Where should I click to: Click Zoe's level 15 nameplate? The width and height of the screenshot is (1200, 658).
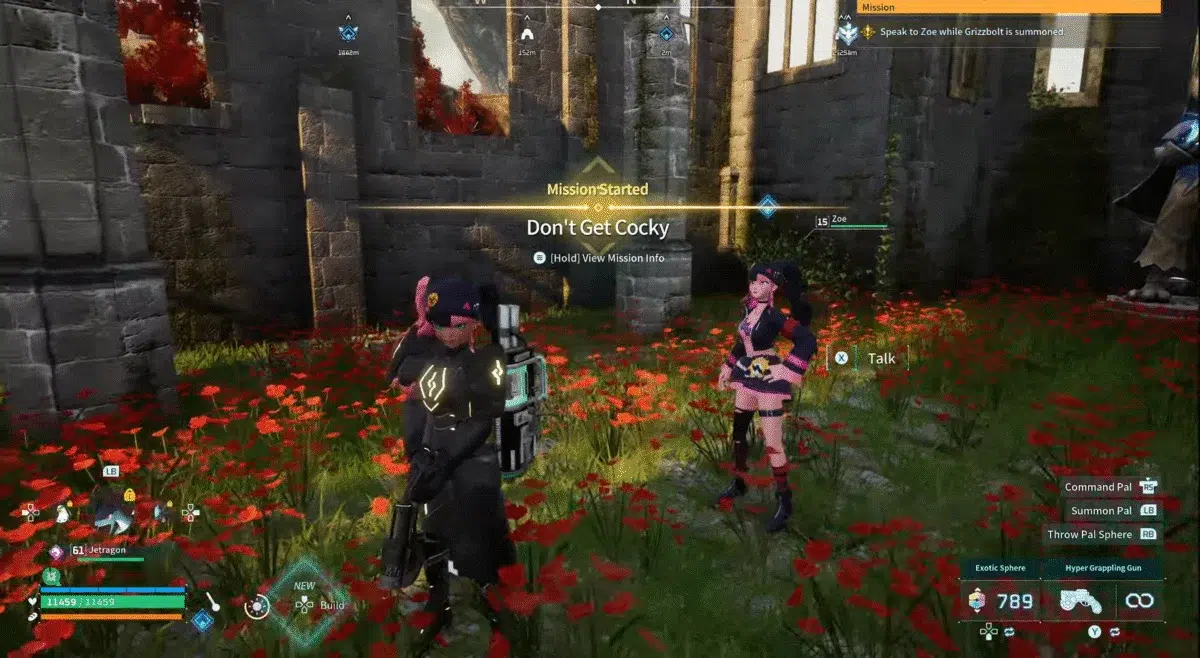click(850, 221)
